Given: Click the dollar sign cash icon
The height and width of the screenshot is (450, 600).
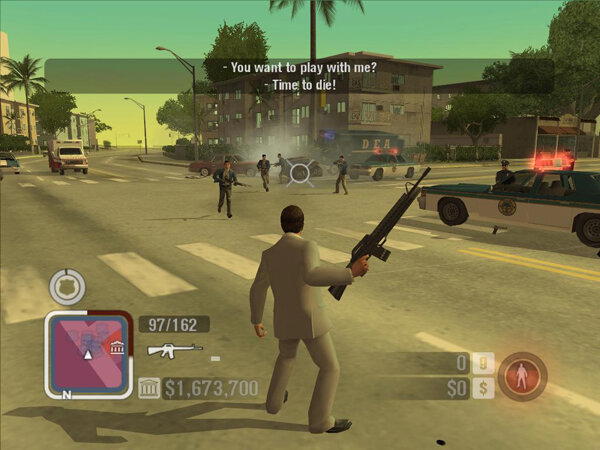Looking at the screenshot, I should (483, 387).
